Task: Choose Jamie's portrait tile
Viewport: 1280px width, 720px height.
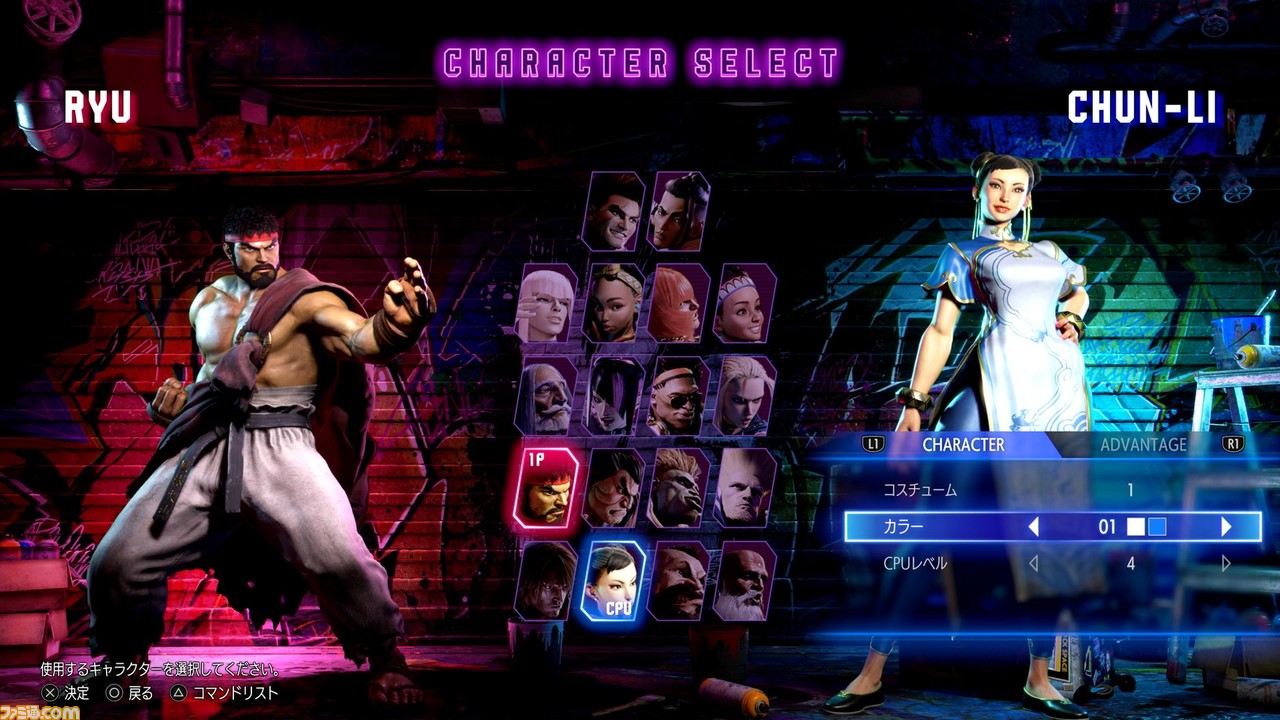Action: [679, 211]
